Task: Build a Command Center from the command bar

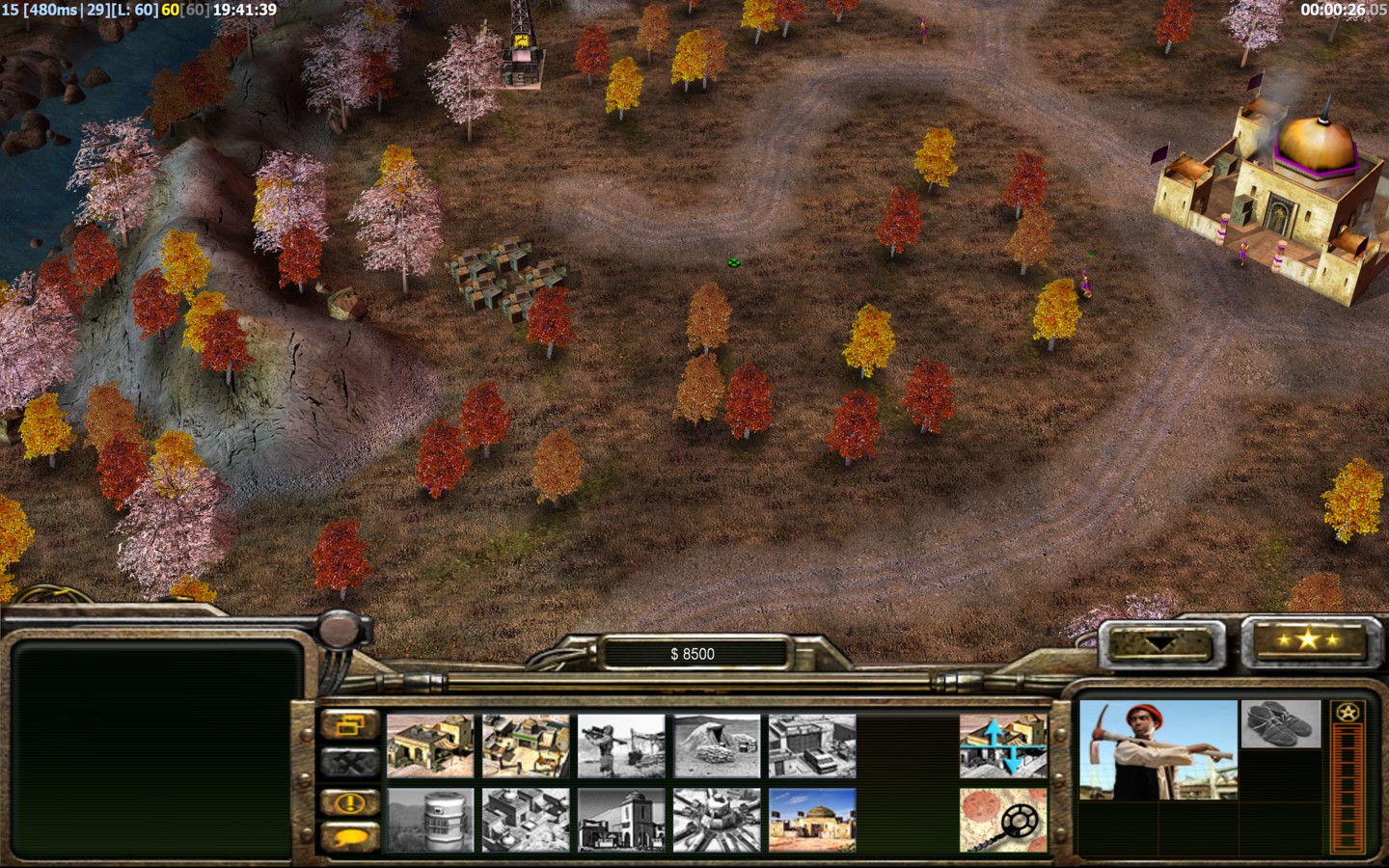Action: (x=812, y=820)
